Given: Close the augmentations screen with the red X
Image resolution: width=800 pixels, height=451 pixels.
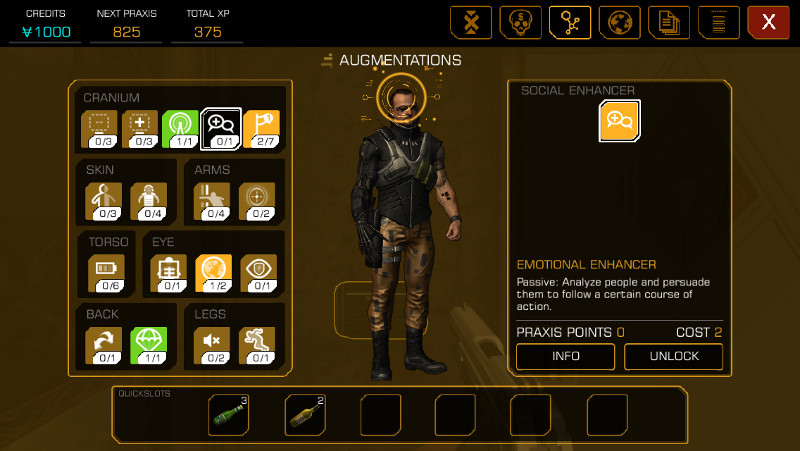Looking at the screenshot, I should pyautogui.click(x=768, y=22).
